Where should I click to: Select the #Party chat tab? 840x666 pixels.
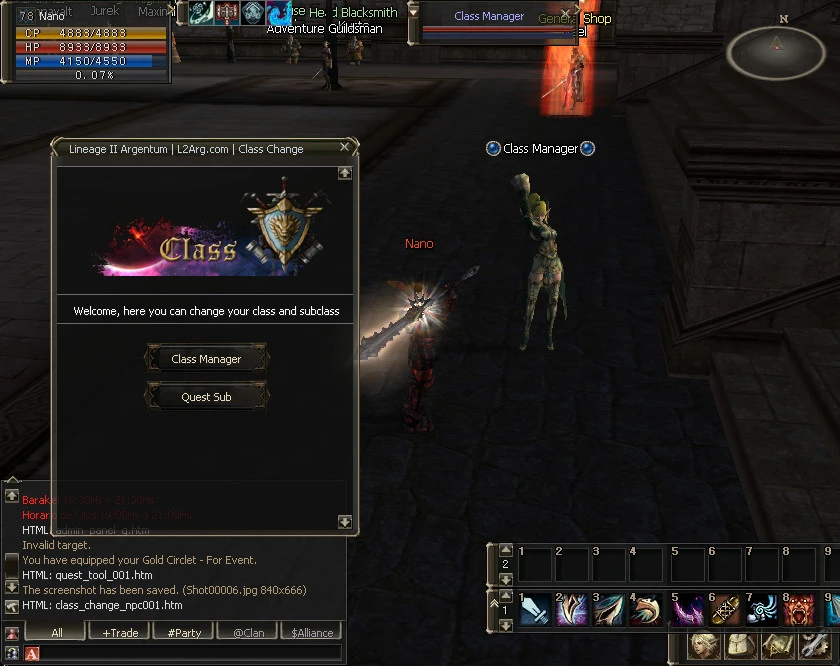[184, 632]
